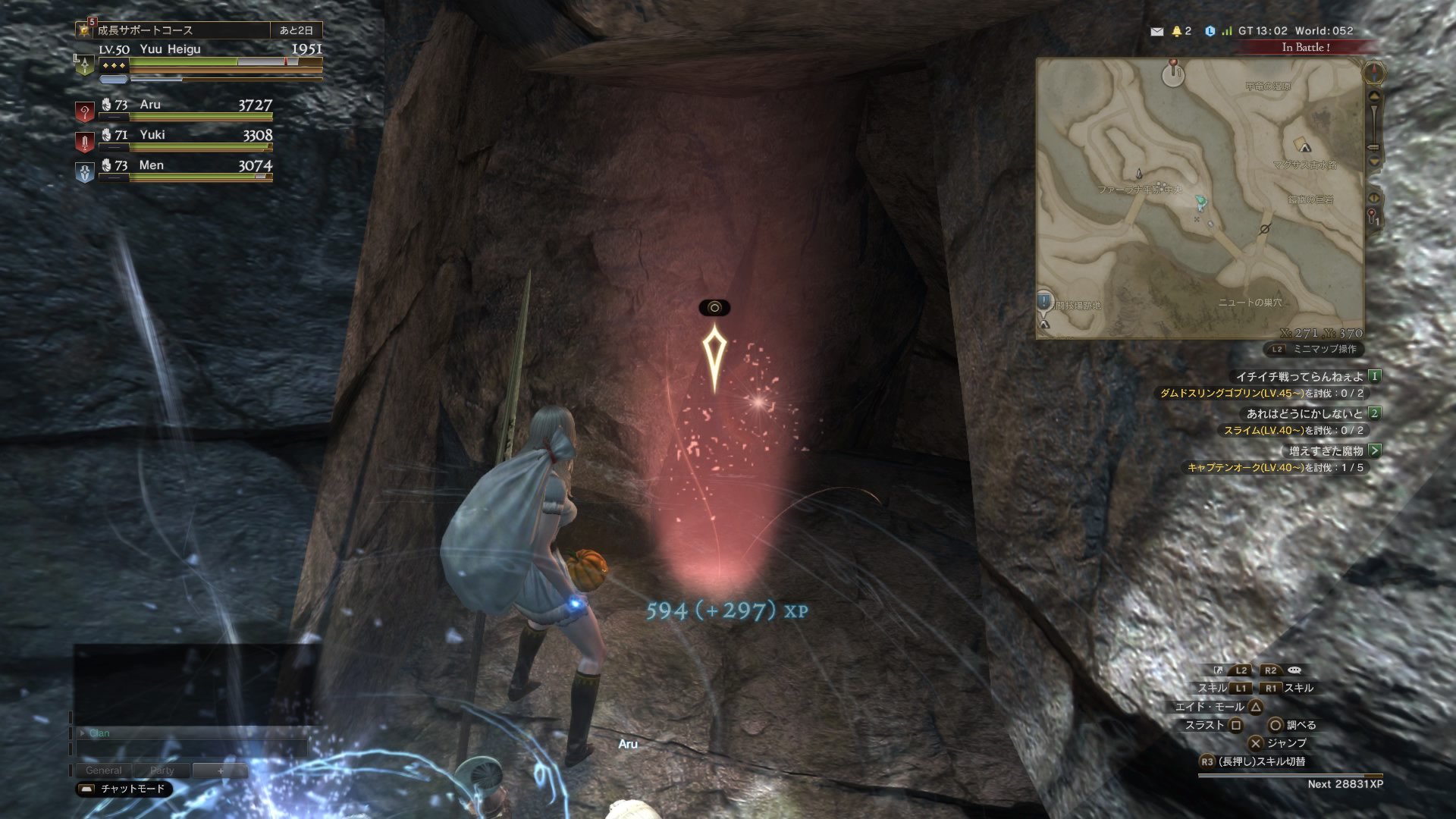Click the mail envelope icon
This screenshot has width=1456, height=819.
pos(1156,31)
